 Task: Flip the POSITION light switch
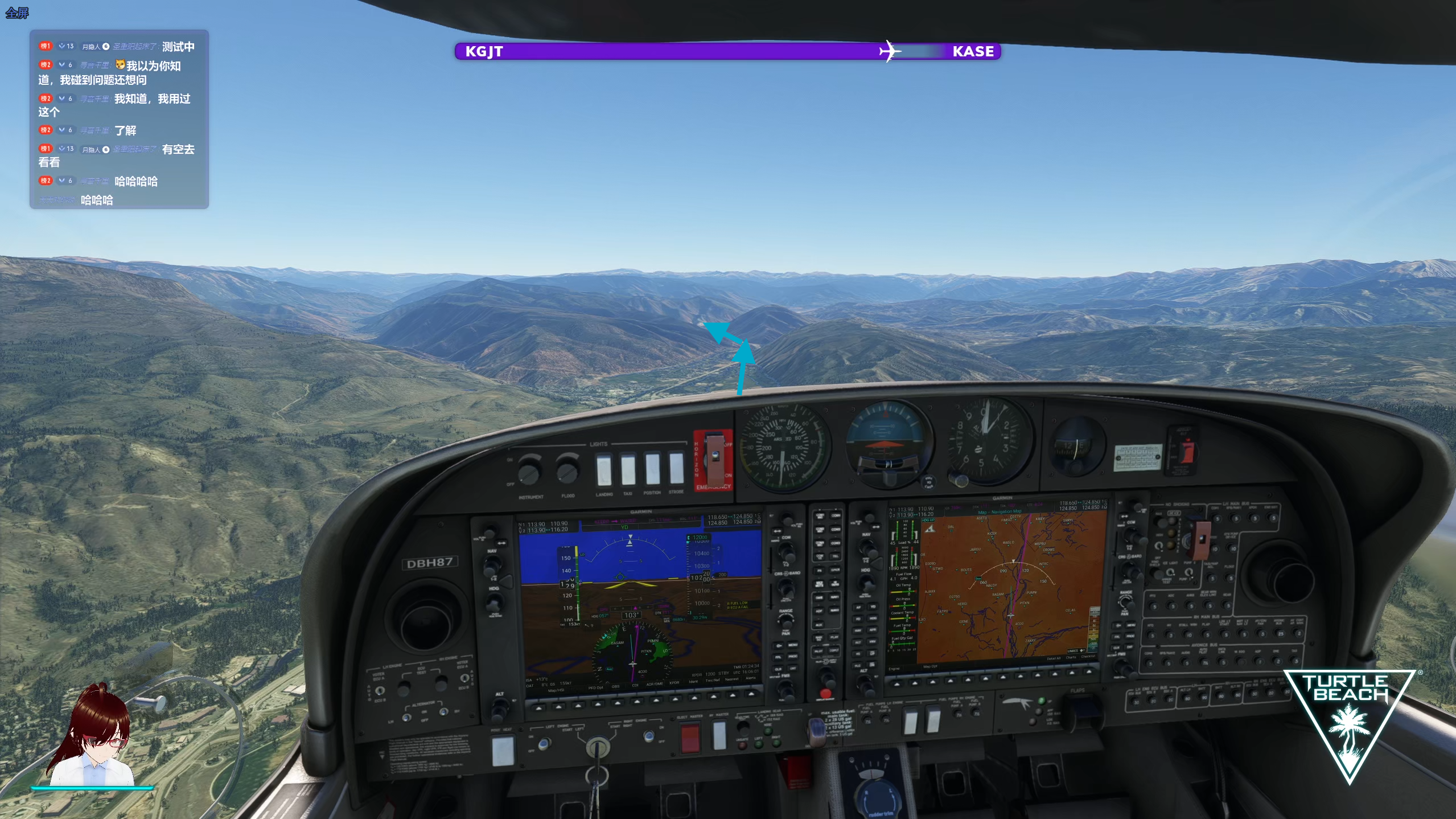tap(652, 468)
